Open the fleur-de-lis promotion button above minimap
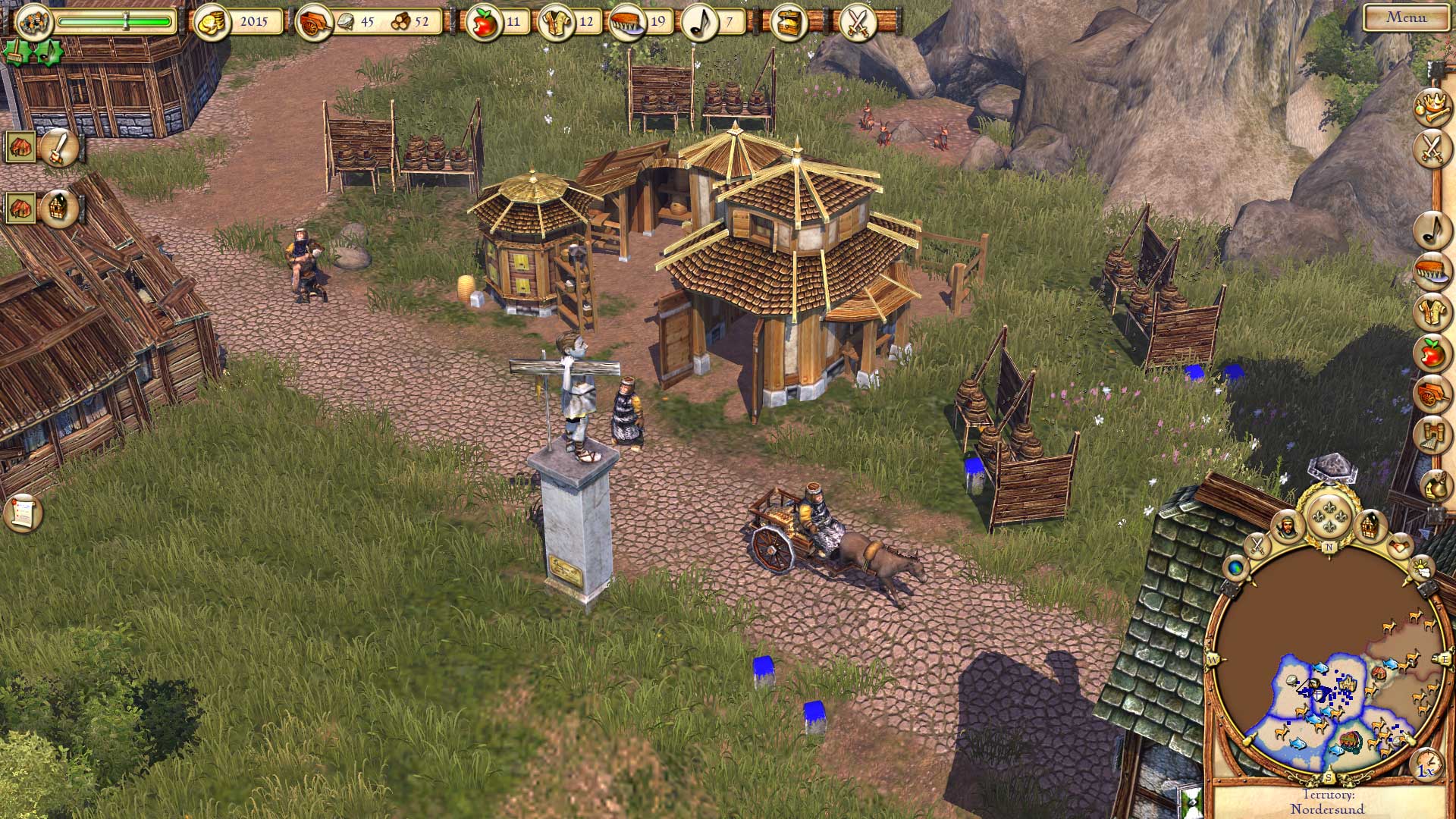 click(1328, 516)
